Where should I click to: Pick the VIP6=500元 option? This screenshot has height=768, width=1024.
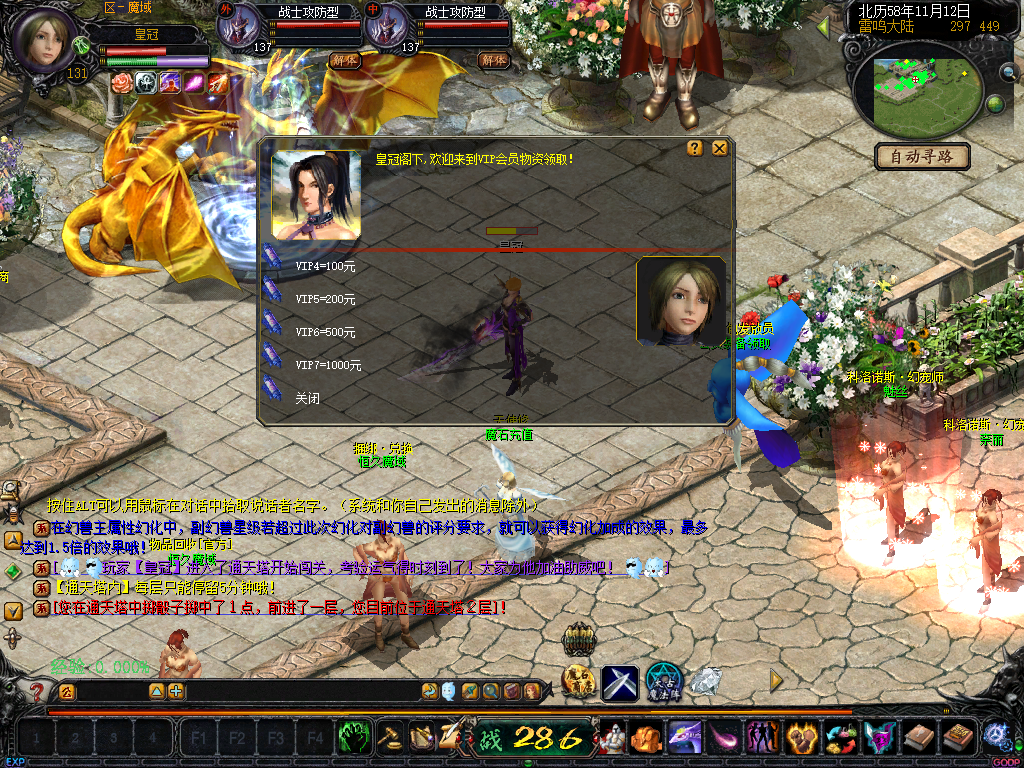pyautogui.click(x=325, y=332)
